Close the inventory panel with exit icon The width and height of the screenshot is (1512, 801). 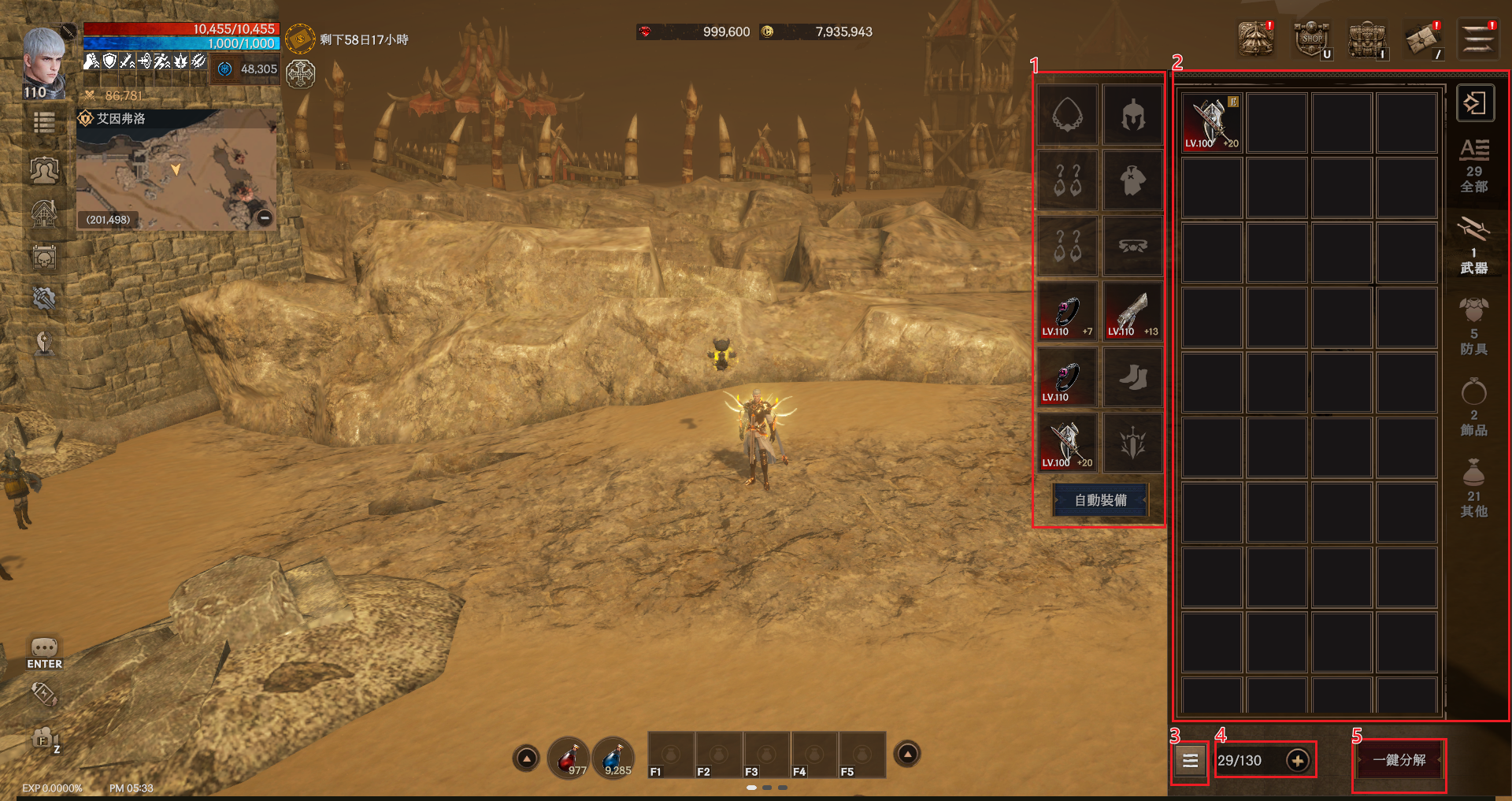click(1475, 103)
